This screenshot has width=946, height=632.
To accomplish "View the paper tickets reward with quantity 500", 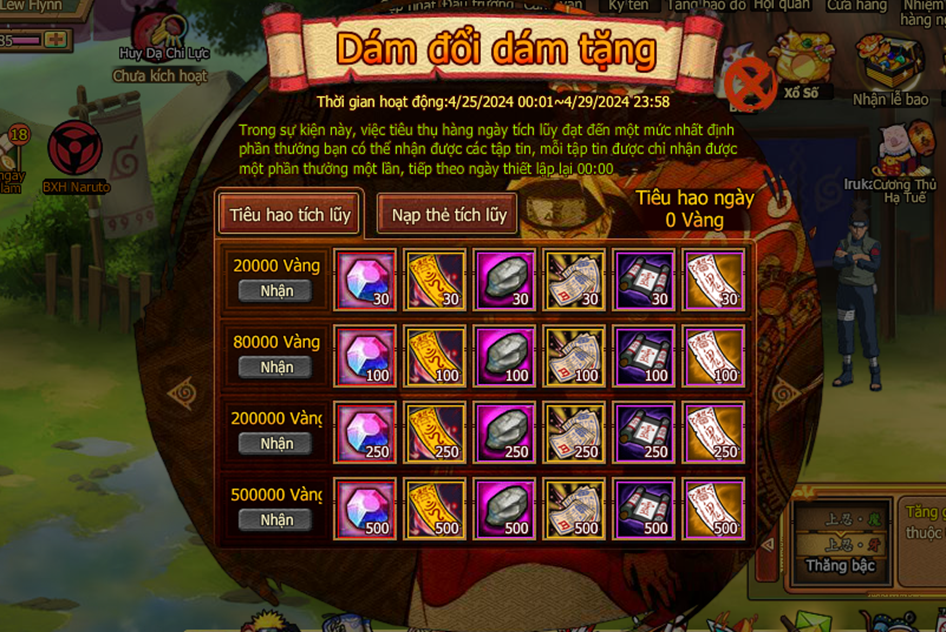I will pyautogui.click(x=574, y=509).
